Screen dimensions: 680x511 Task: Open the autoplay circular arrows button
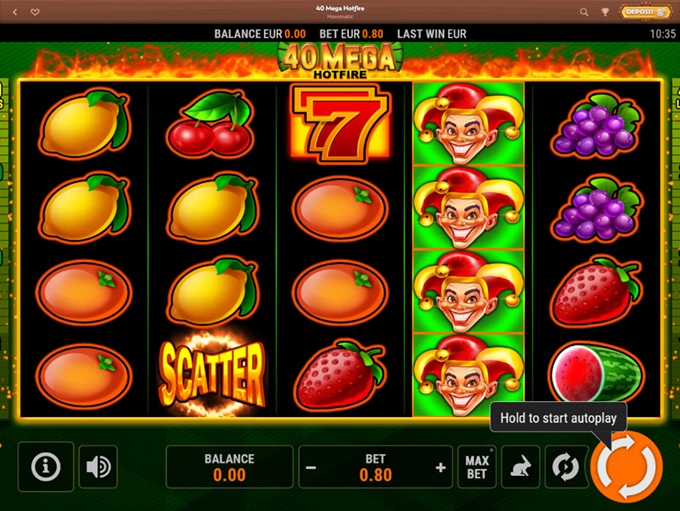pyautogui.click(x=565, y=467)
